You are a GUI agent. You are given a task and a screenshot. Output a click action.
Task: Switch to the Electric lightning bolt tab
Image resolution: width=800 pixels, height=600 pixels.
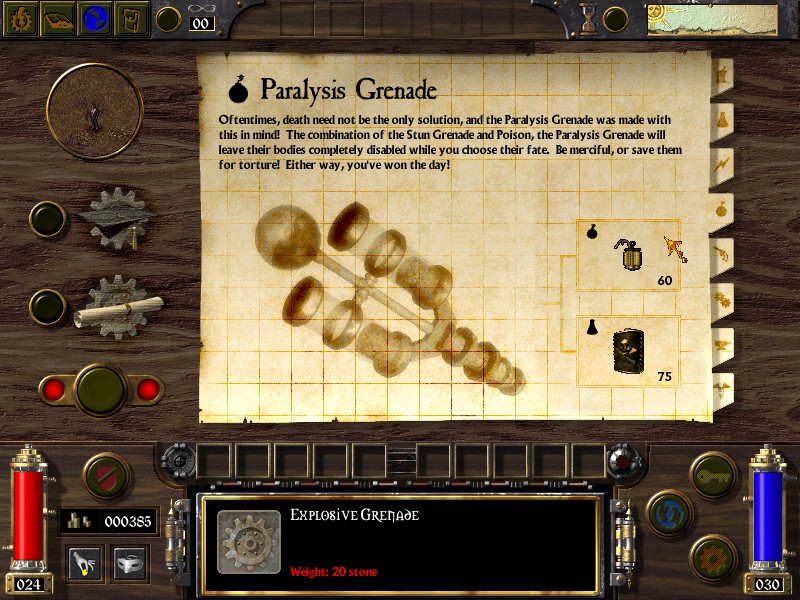[720, 164]
